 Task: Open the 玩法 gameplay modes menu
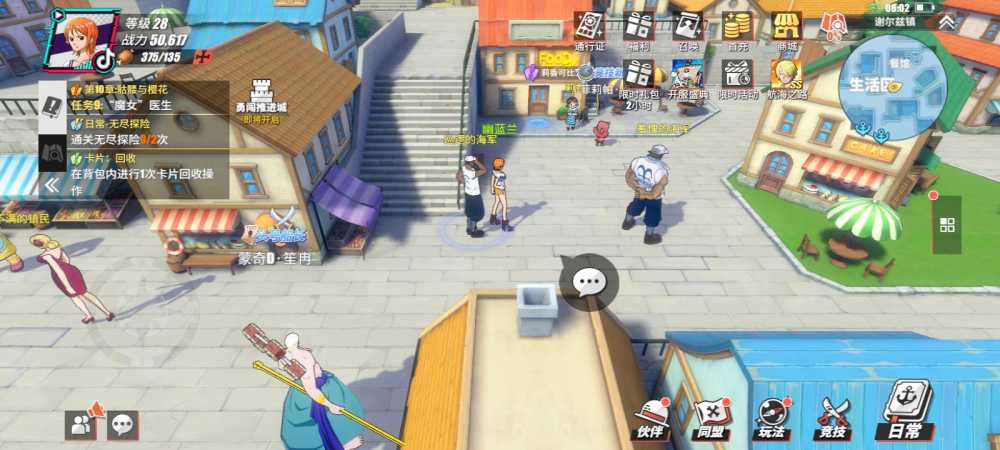coord(771,417)
